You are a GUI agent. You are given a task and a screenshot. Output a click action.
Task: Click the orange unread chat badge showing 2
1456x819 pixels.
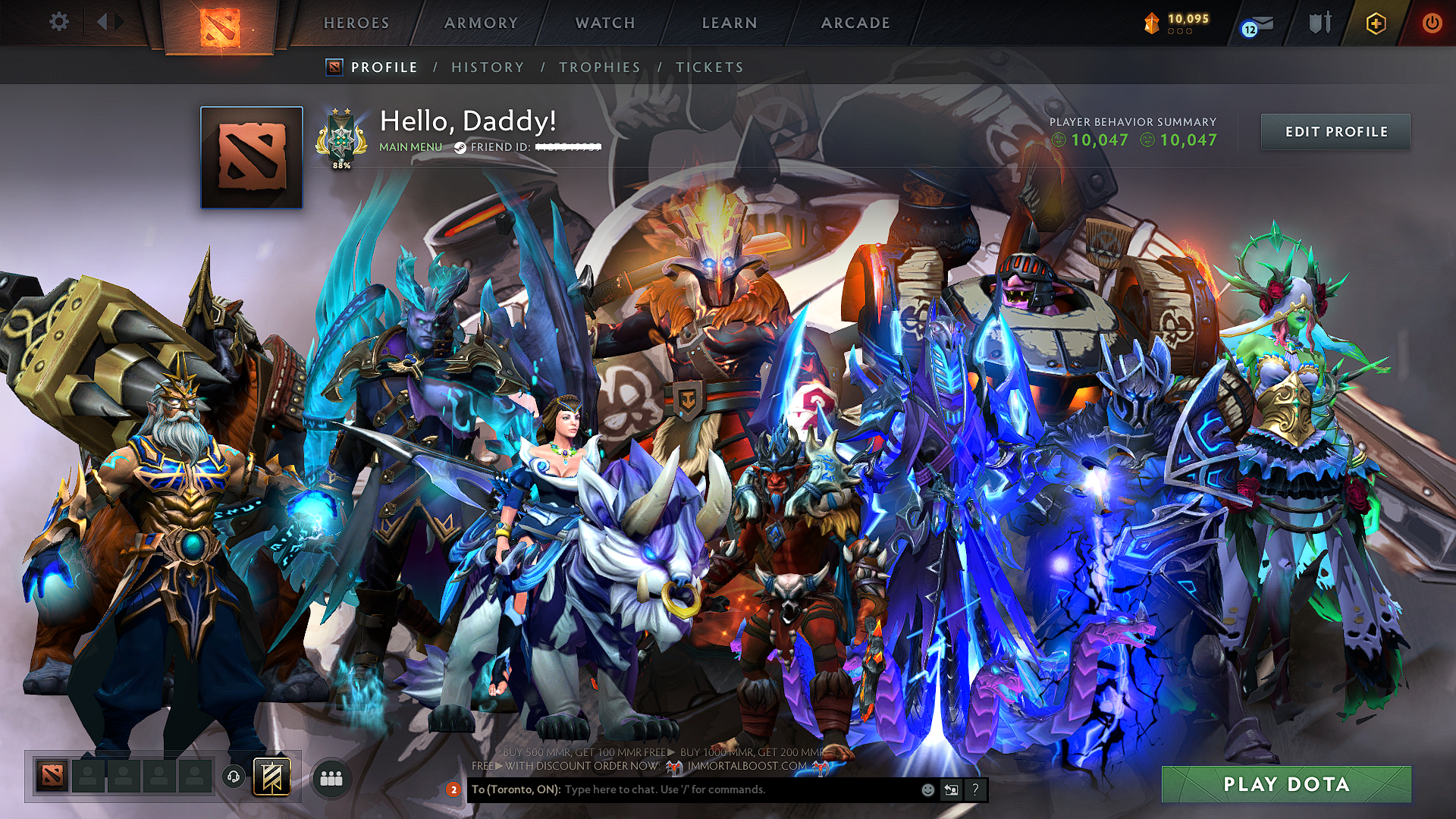tap(453, 789)
